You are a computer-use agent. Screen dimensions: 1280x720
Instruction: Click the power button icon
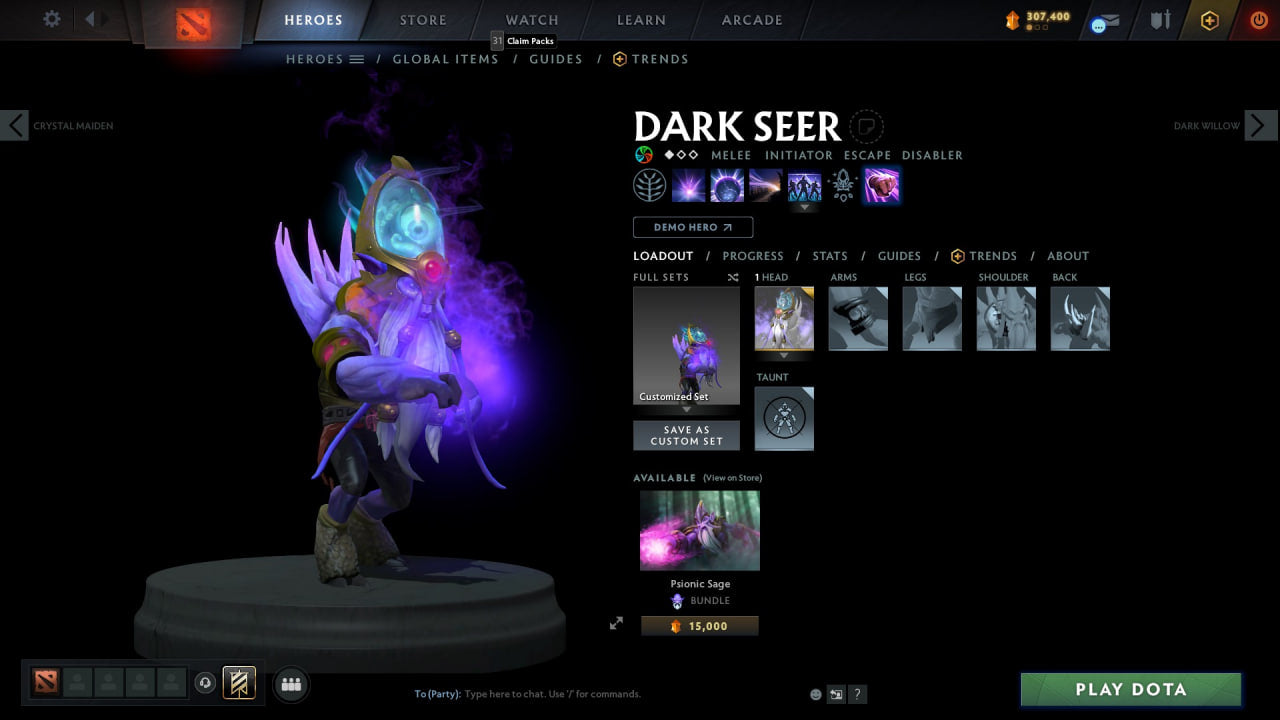pos(1258,20)
